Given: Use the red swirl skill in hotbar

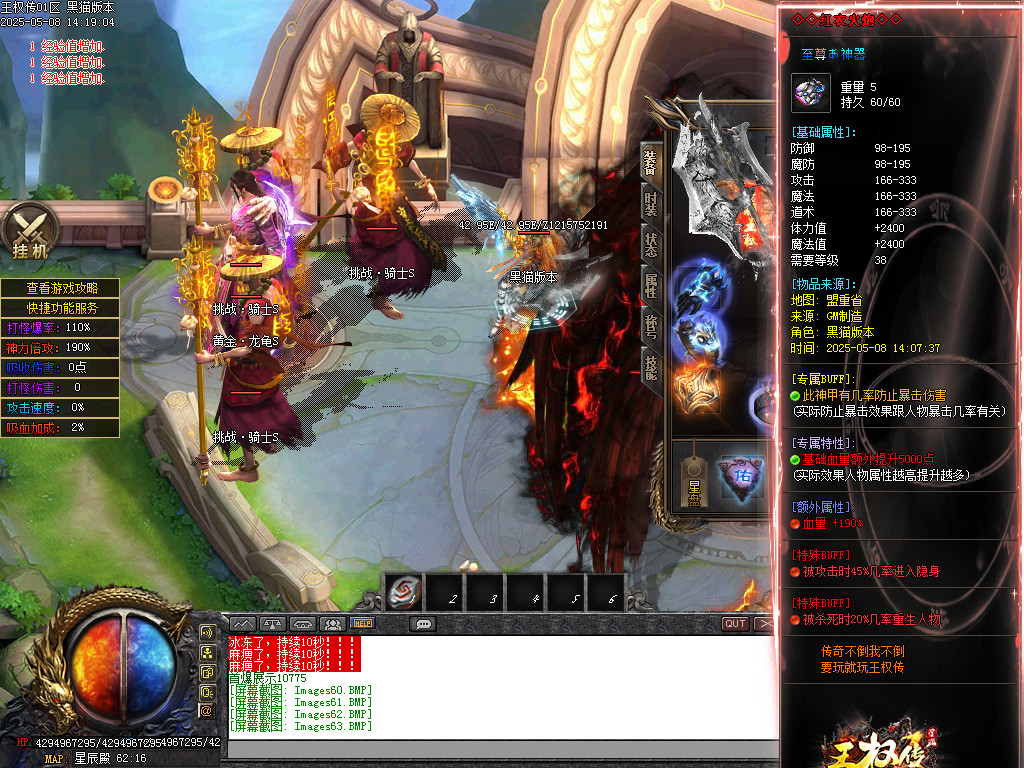Looking at the screenshot, I should tap(405, 594).
